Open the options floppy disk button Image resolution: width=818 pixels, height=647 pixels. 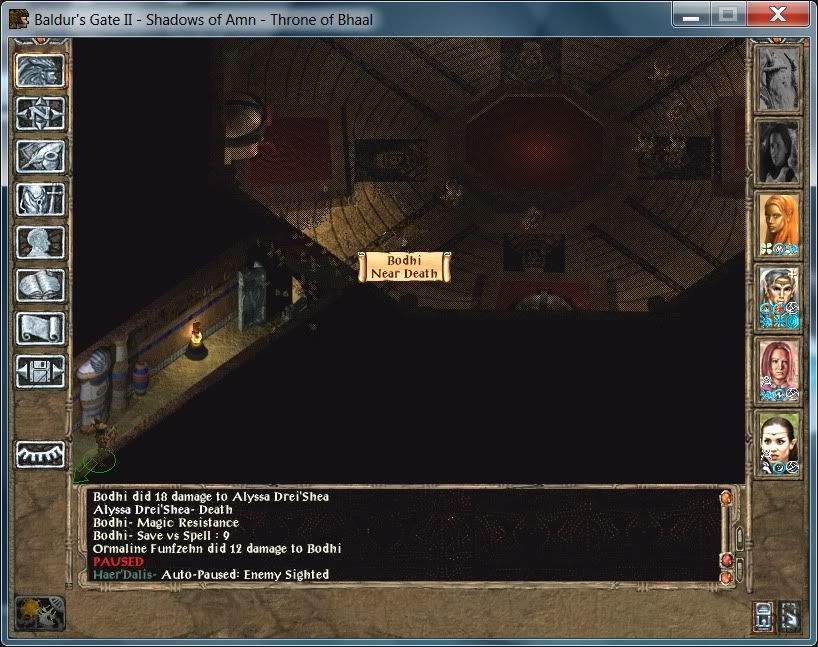[41, 371]
